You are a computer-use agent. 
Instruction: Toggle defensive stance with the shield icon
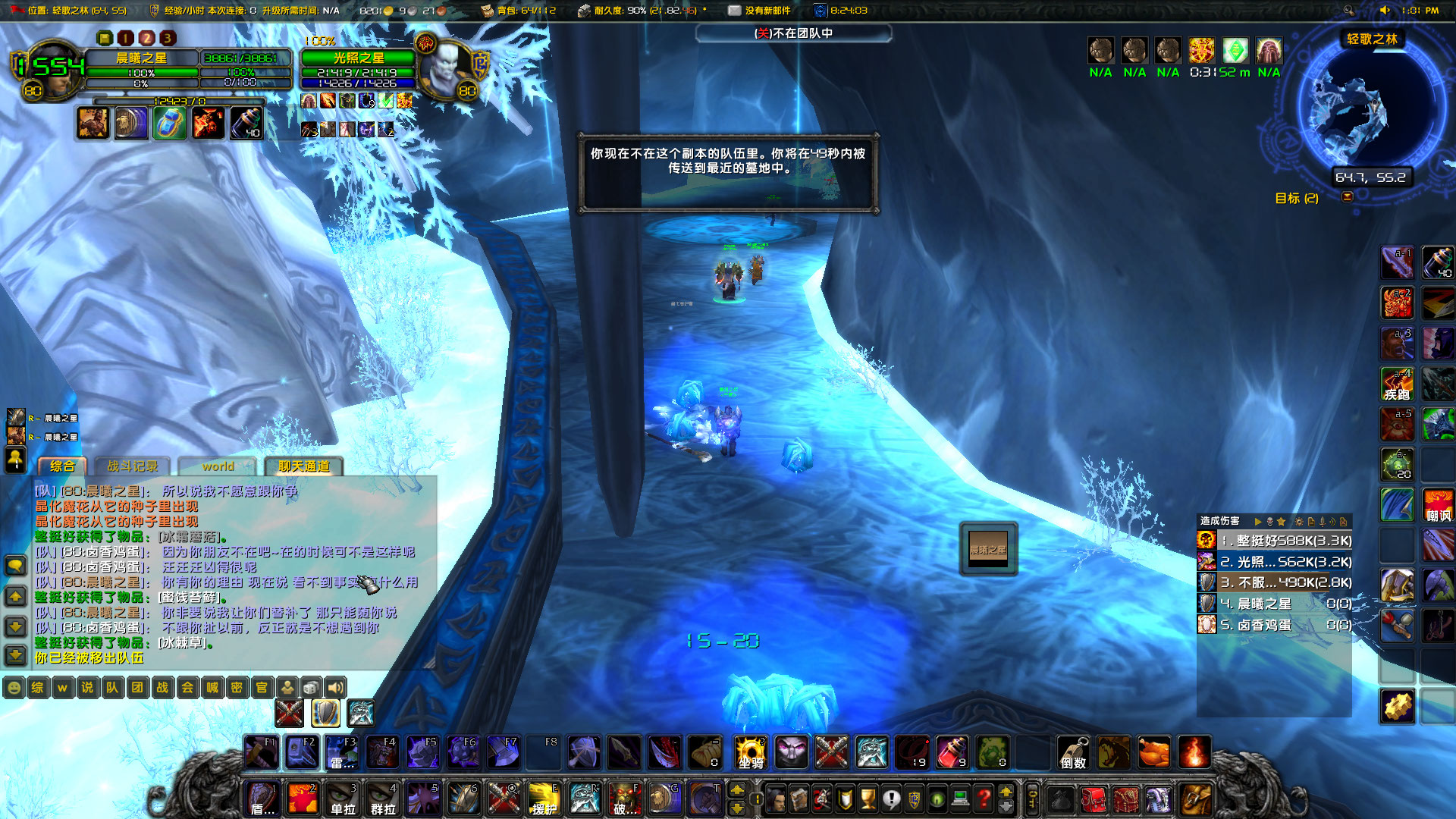coord(325,713)
